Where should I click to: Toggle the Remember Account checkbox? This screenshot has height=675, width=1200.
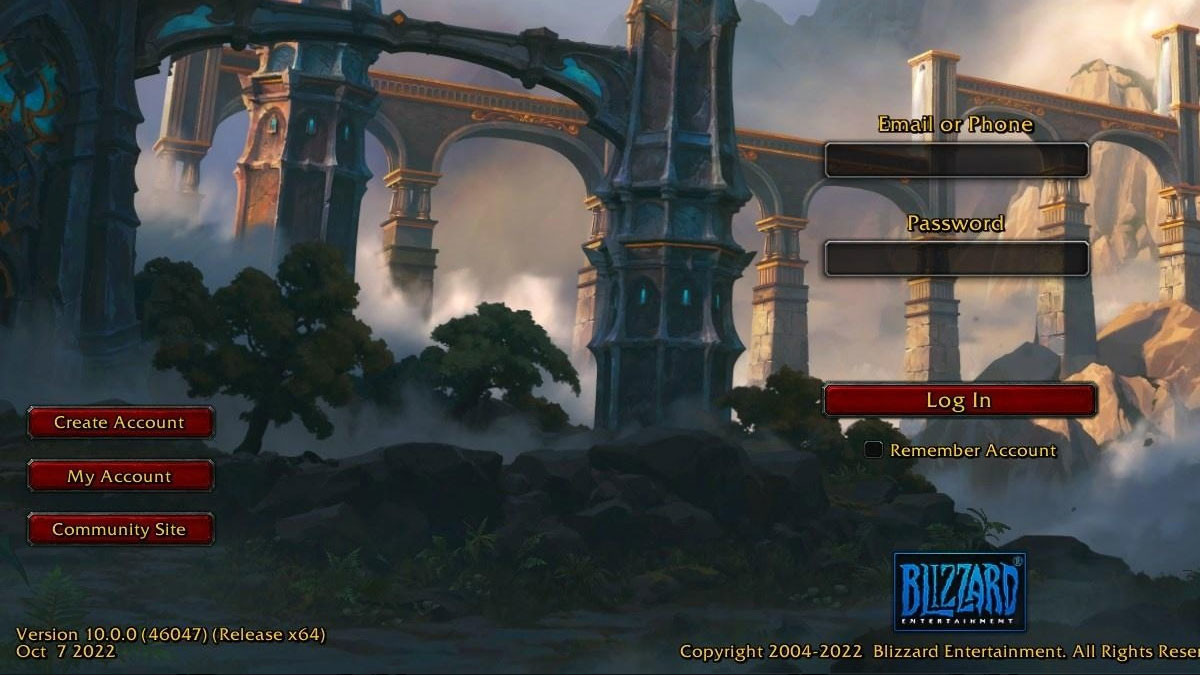tap(874, 450)
